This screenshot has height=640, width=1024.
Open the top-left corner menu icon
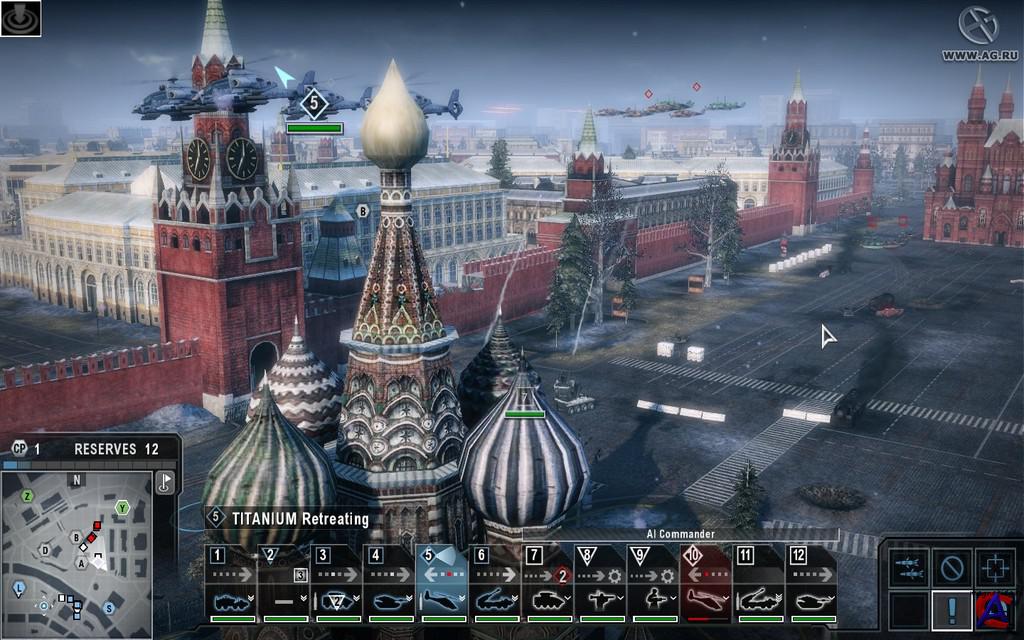pyautogui.click(x=21, y=19)
